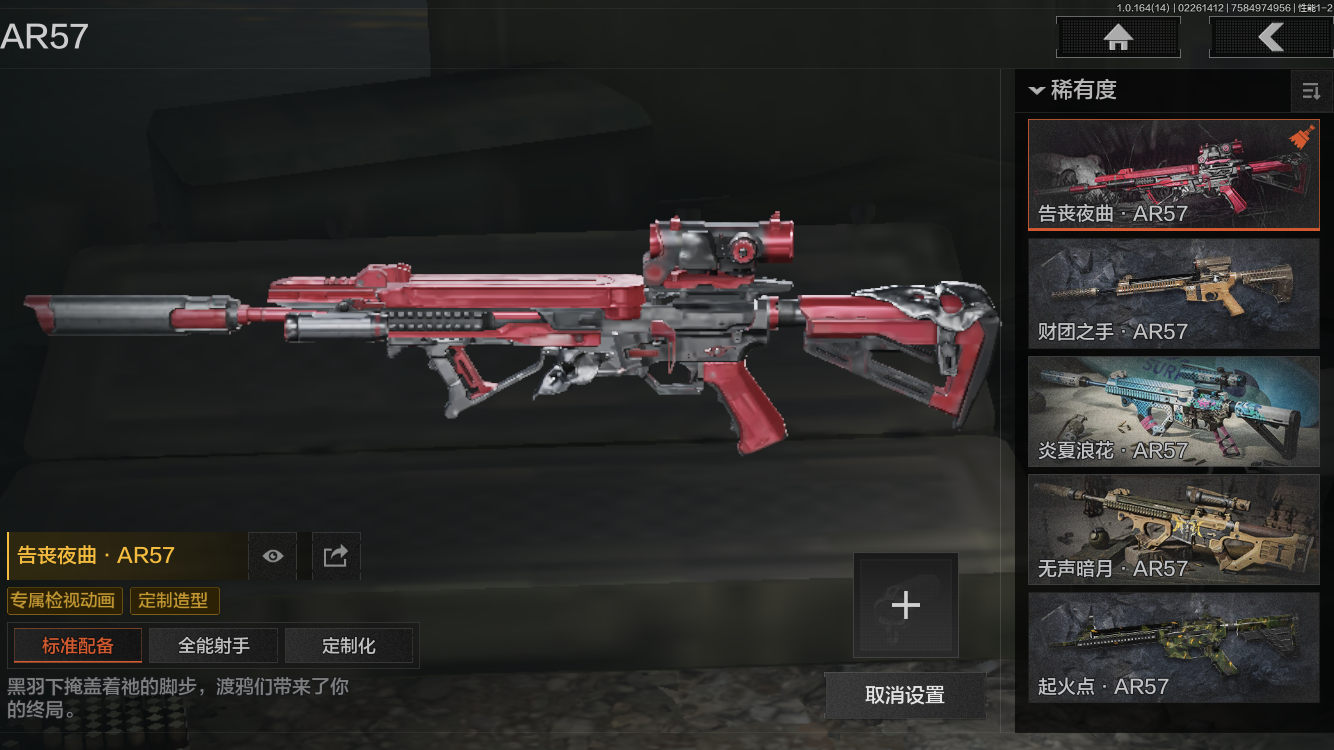Click the 定制造型 tag

(x=174, y=601)
